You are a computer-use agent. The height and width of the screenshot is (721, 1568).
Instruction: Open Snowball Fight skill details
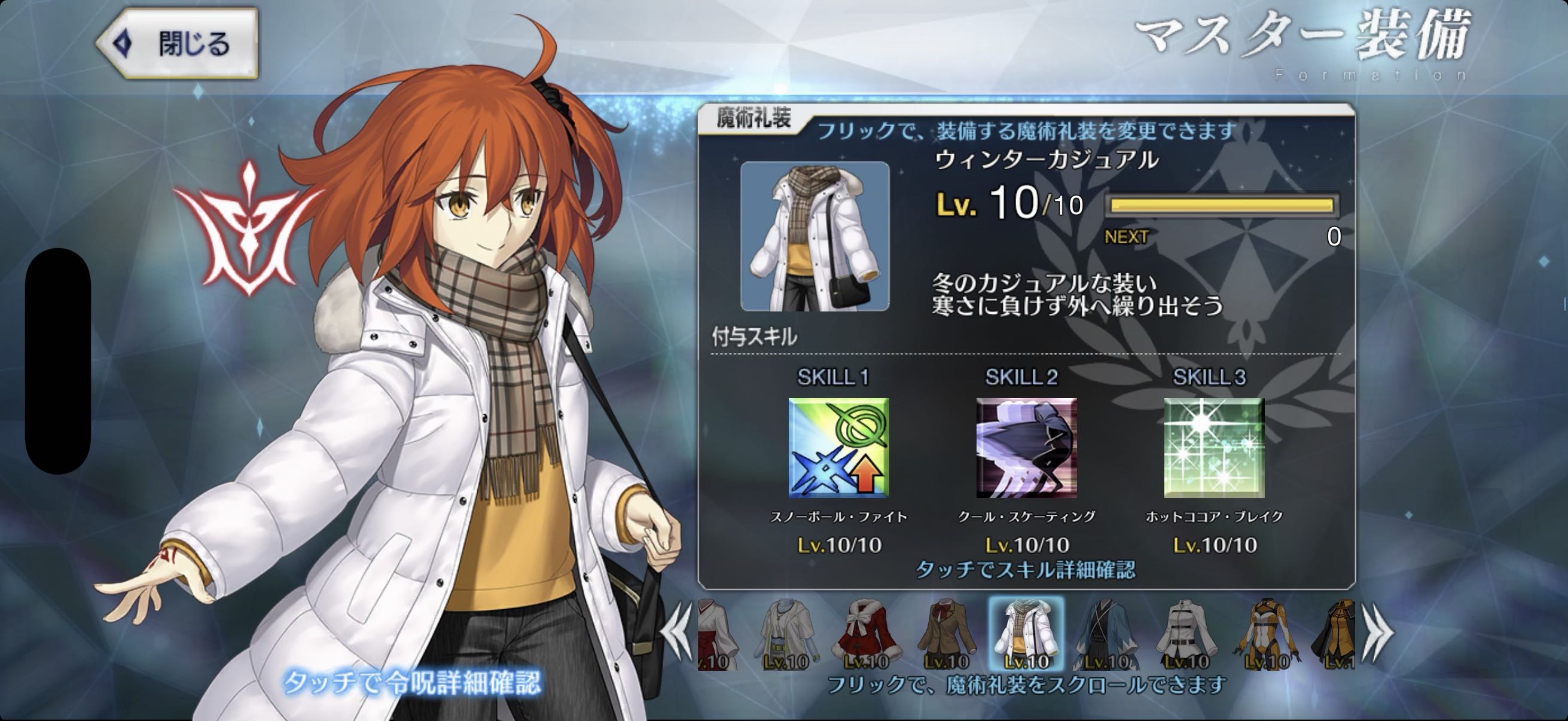(838, 448)
